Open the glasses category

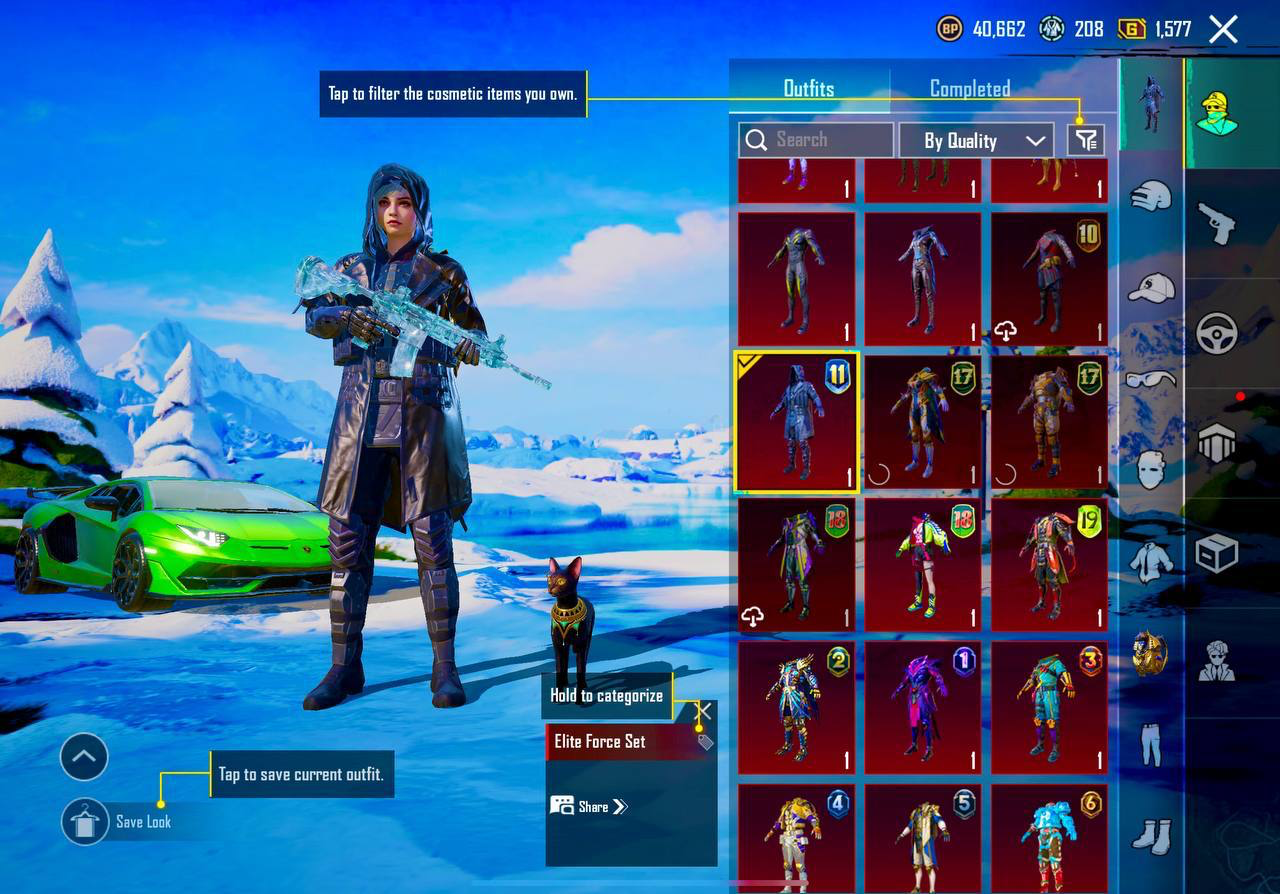(x=1151, y=379)
